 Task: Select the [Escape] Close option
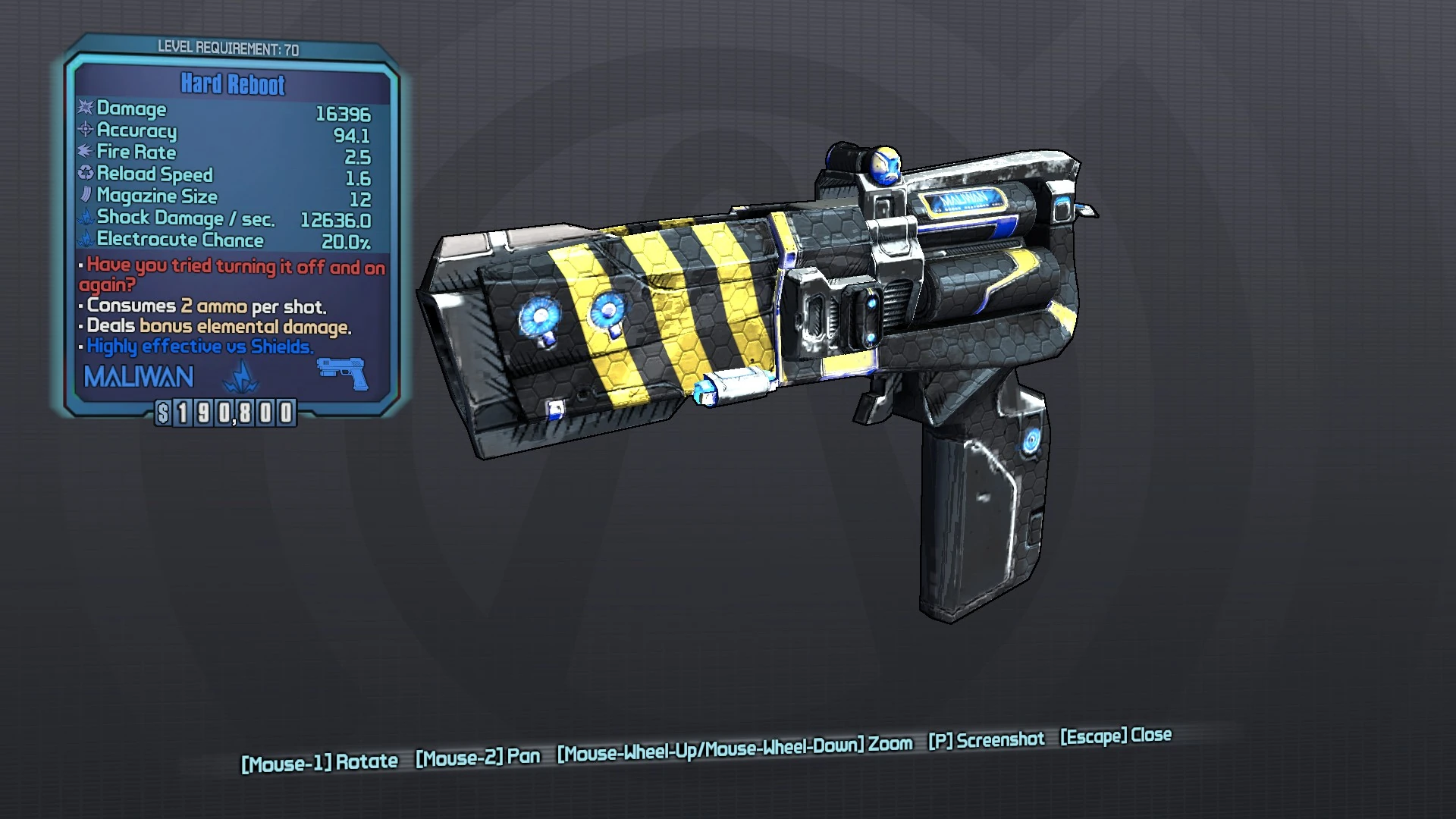pyautogui.click(x=1114, y=736)
